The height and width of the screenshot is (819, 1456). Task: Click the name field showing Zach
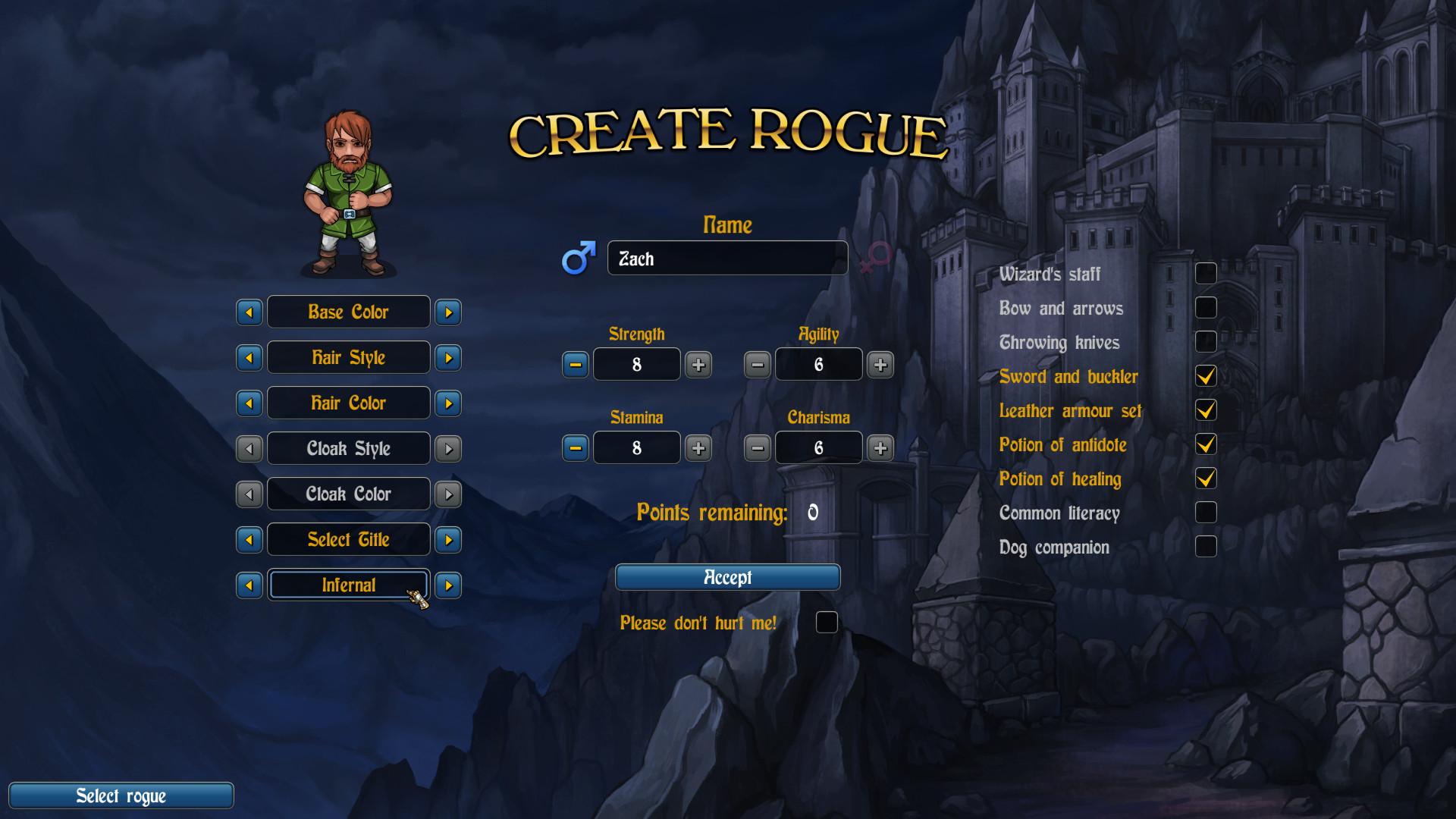pos(727,258)
